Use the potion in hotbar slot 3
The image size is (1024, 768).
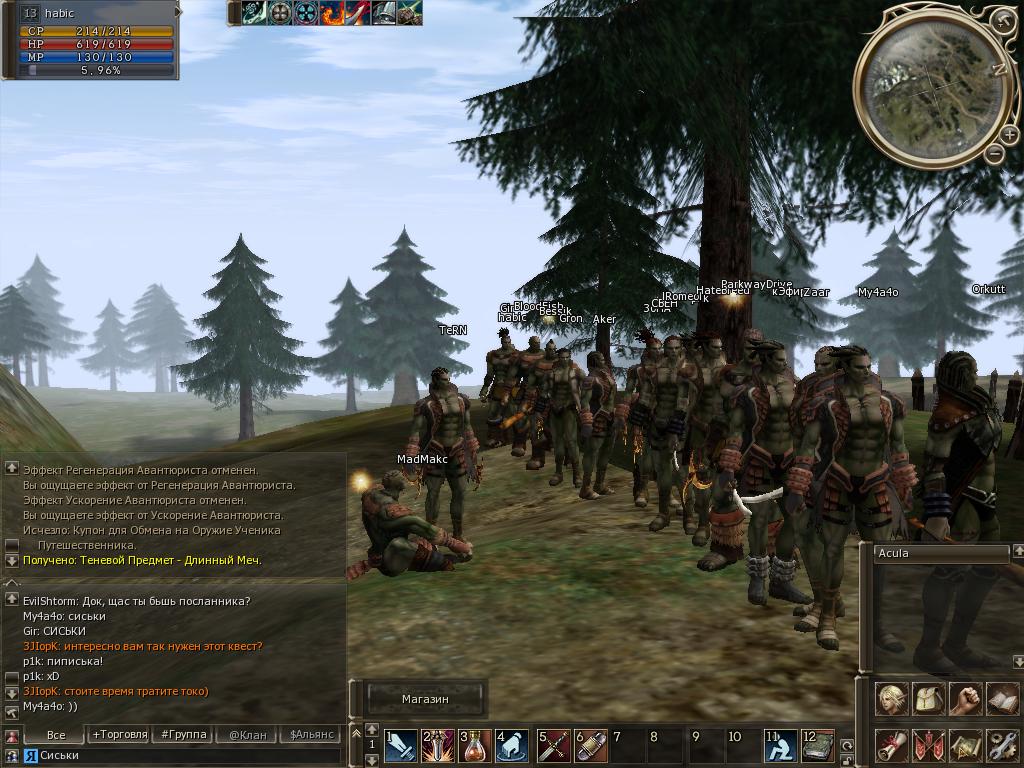point(476,746)
